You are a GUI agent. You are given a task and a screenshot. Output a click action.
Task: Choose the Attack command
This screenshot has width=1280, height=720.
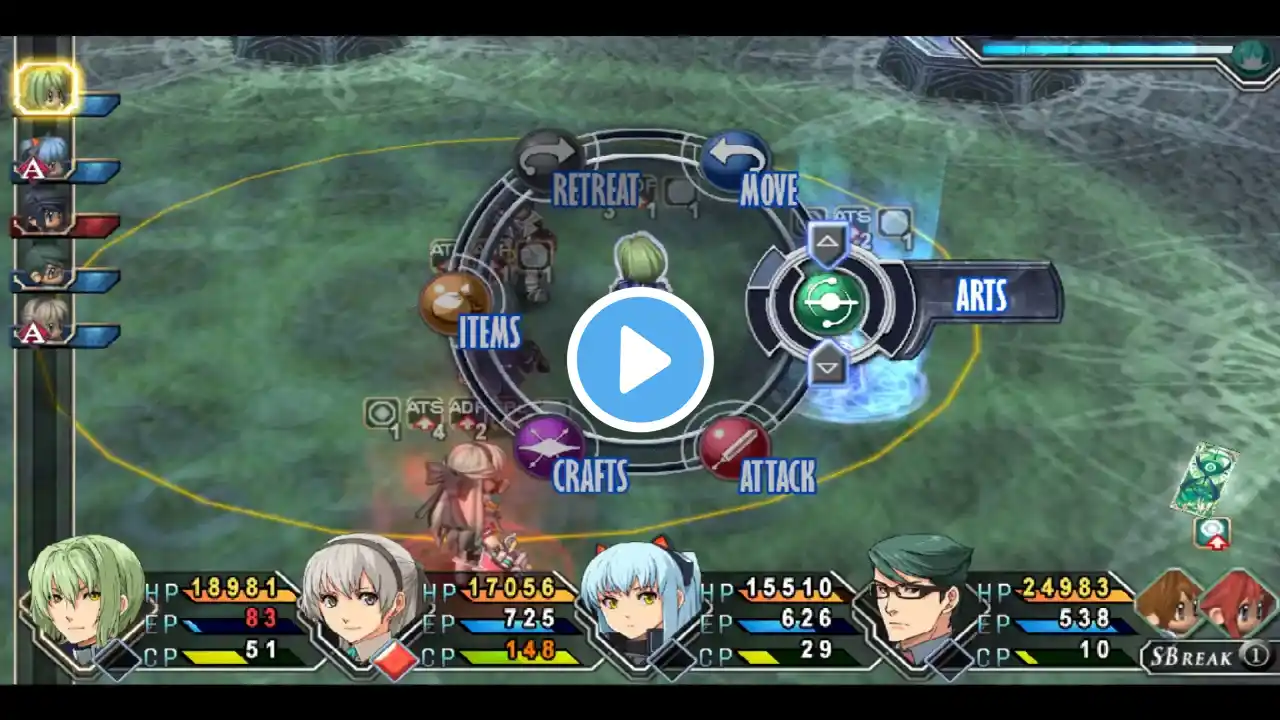click(x=735, y=446)
